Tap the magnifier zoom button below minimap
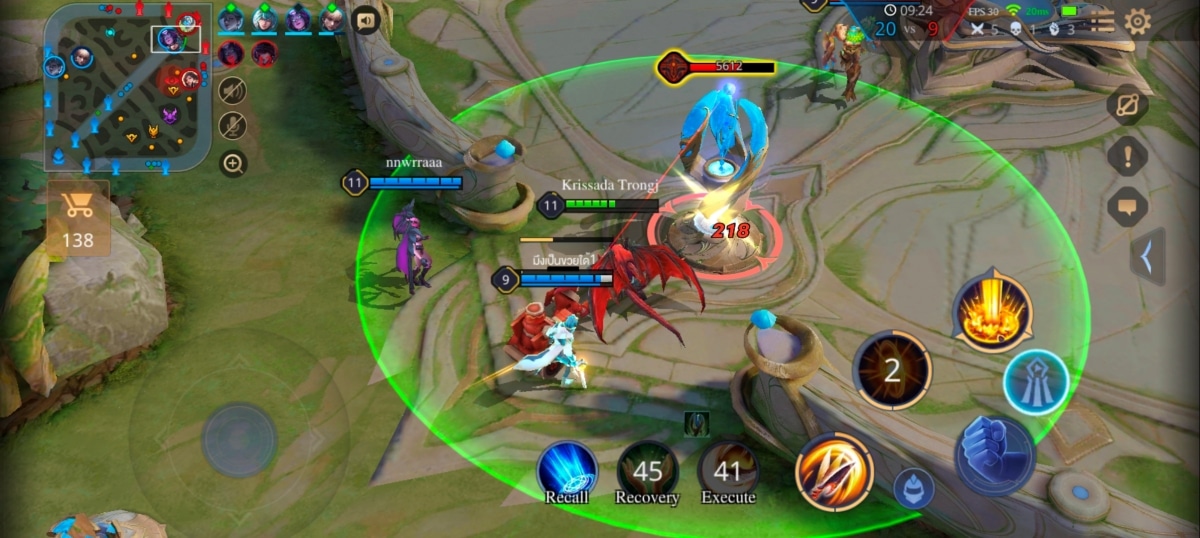1200x538 pixels. coord(233,163)
